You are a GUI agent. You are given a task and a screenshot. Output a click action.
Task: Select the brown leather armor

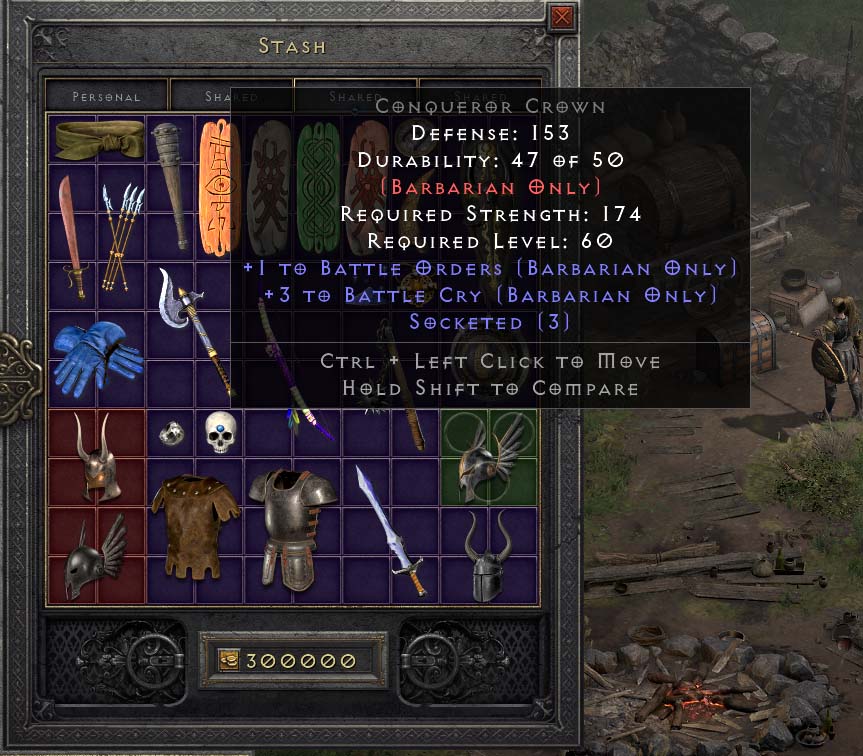[x=196, y=526]
